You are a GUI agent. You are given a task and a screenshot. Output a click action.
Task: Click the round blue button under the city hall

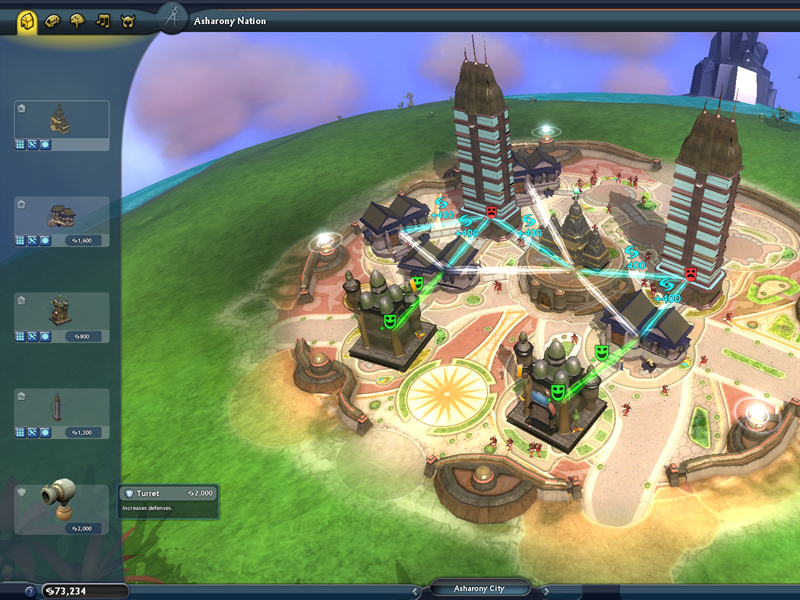[x=45, y=144]
